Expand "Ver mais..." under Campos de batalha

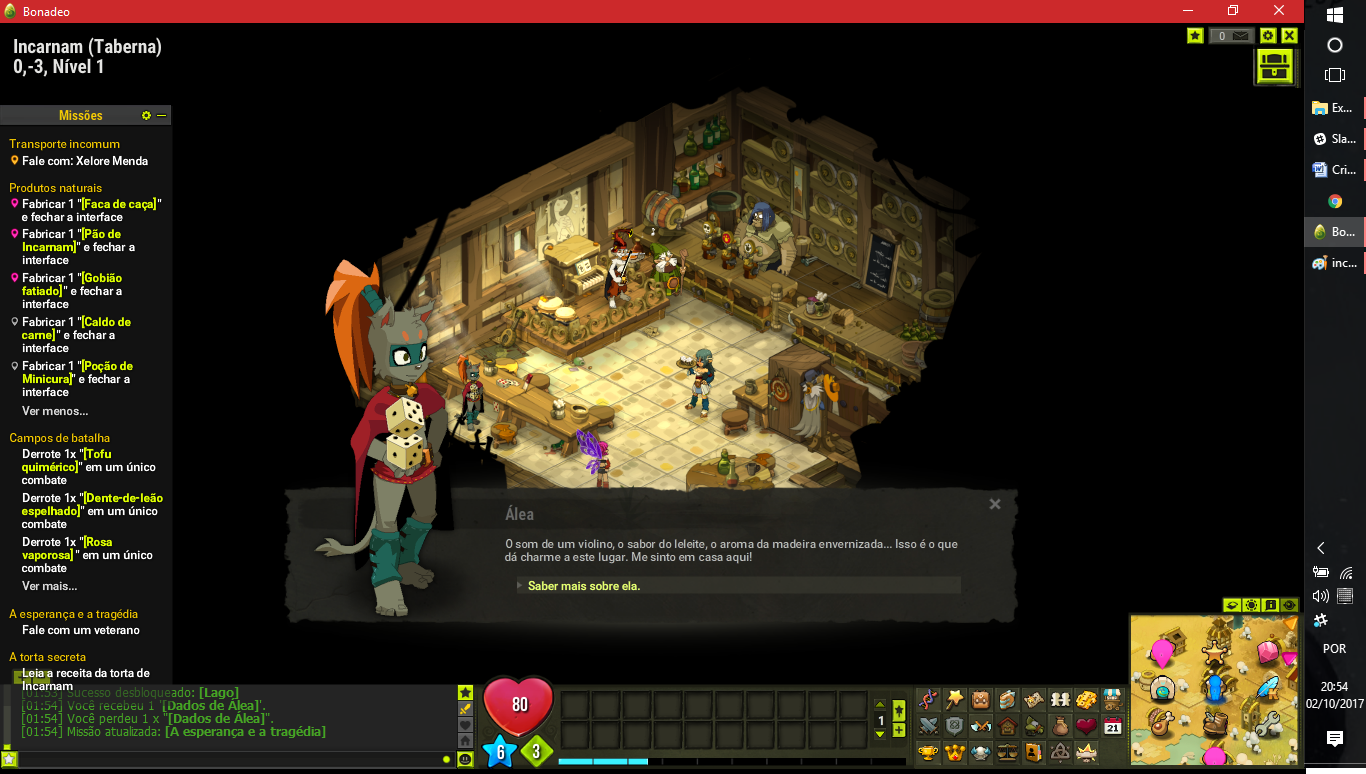(x=49, y=586)
